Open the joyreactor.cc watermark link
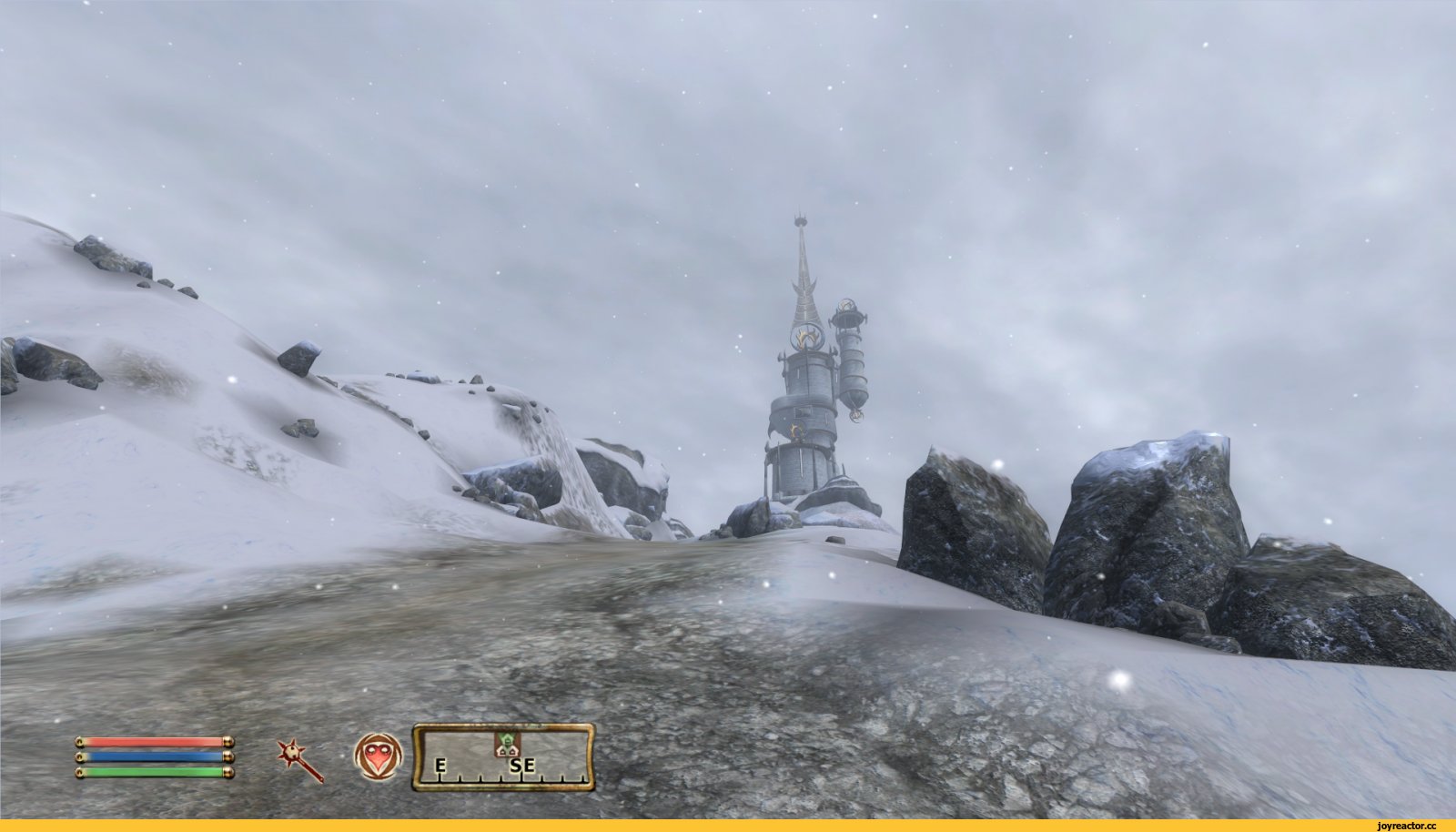The image size is (1456, 832). pos(1407,826)
